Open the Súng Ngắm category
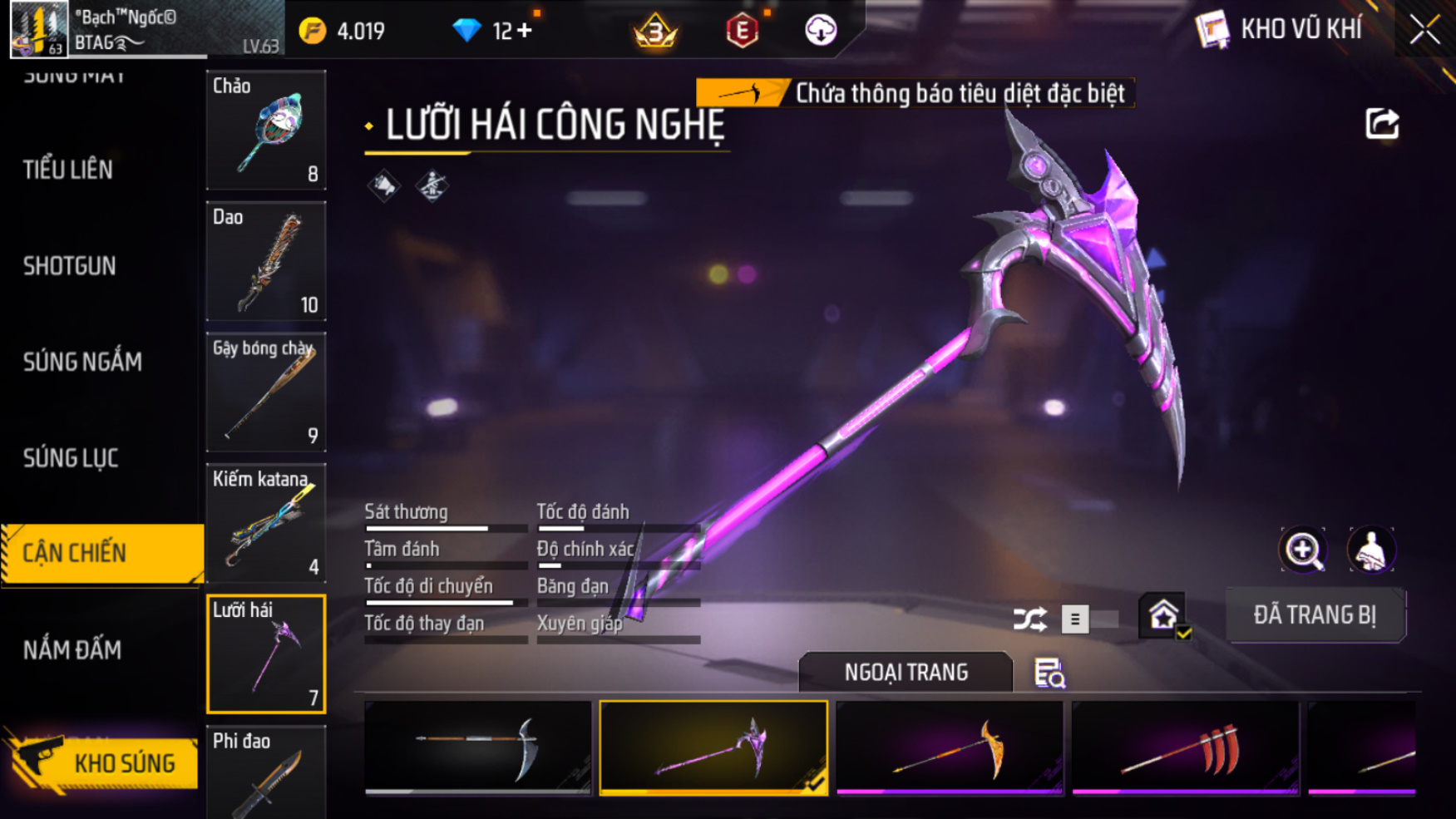Viewport: 1456px width, 819px height. (x=82, y=362)
